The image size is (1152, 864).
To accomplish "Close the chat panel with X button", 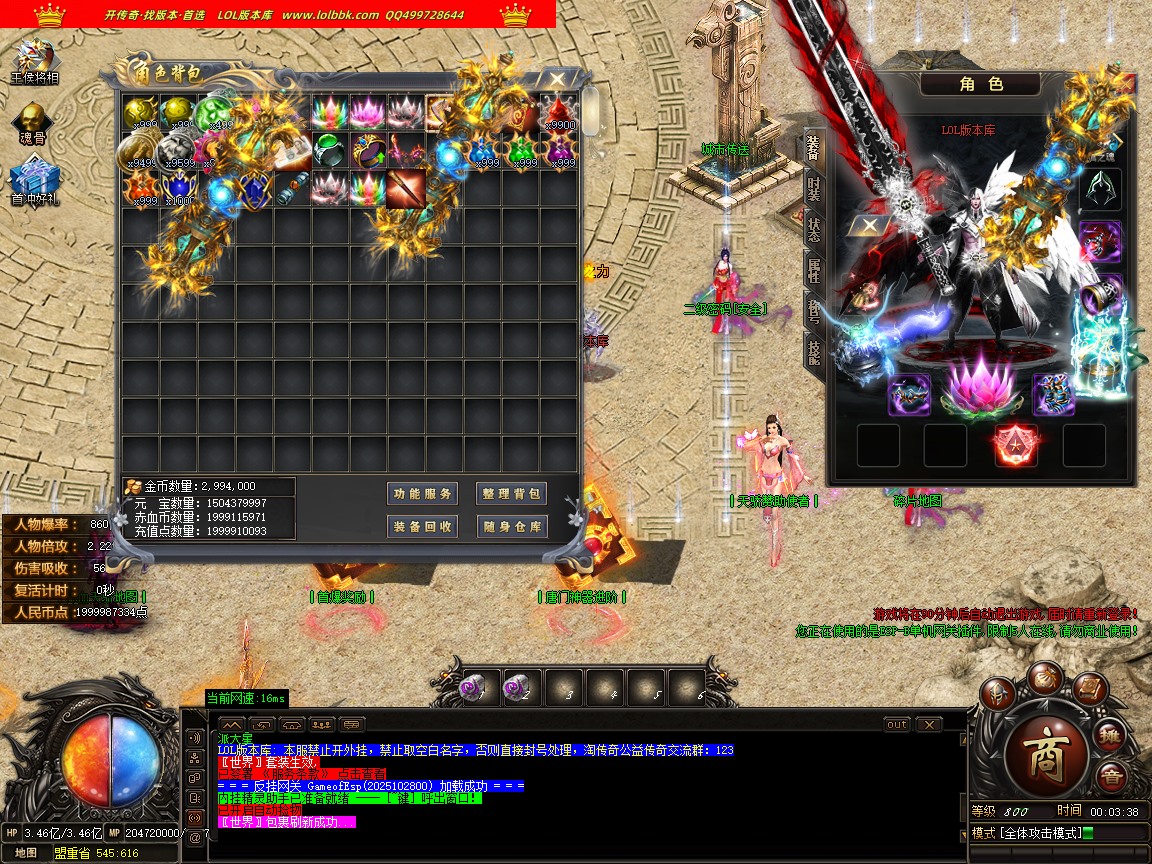I will tap(929, 724).
